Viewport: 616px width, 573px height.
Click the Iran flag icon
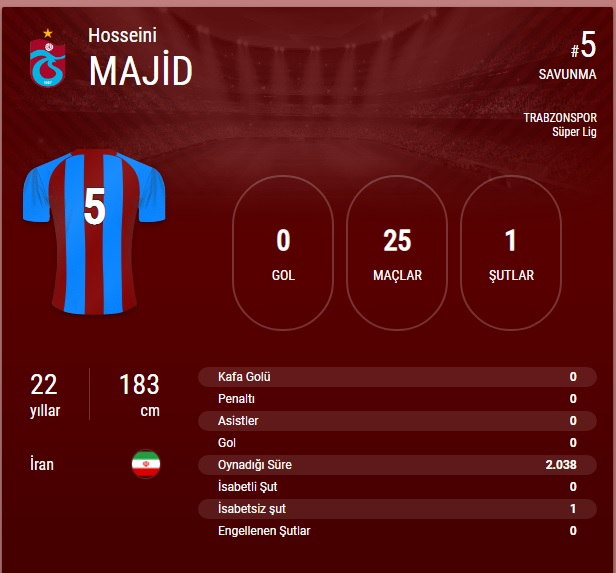pyautogui.click(x=146, y=464)
